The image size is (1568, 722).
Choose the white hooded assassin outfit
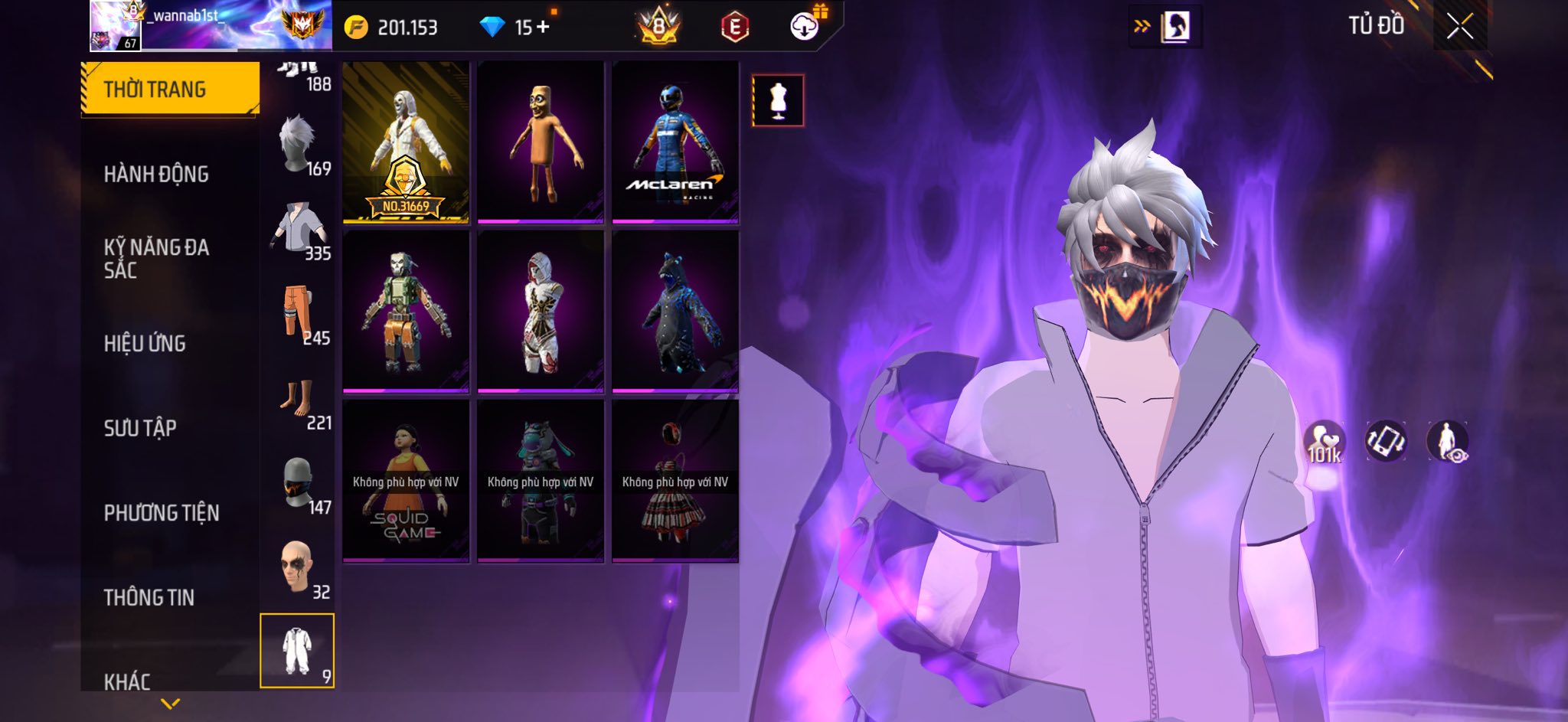(541, 312)
